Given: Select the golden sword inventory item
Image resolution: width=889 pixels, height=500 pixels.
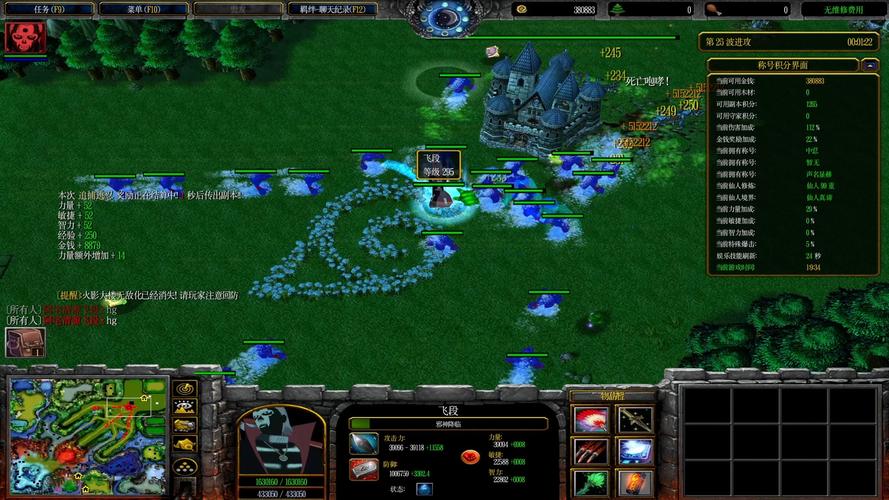Looking at the screenshot, I should coord(635,420).
